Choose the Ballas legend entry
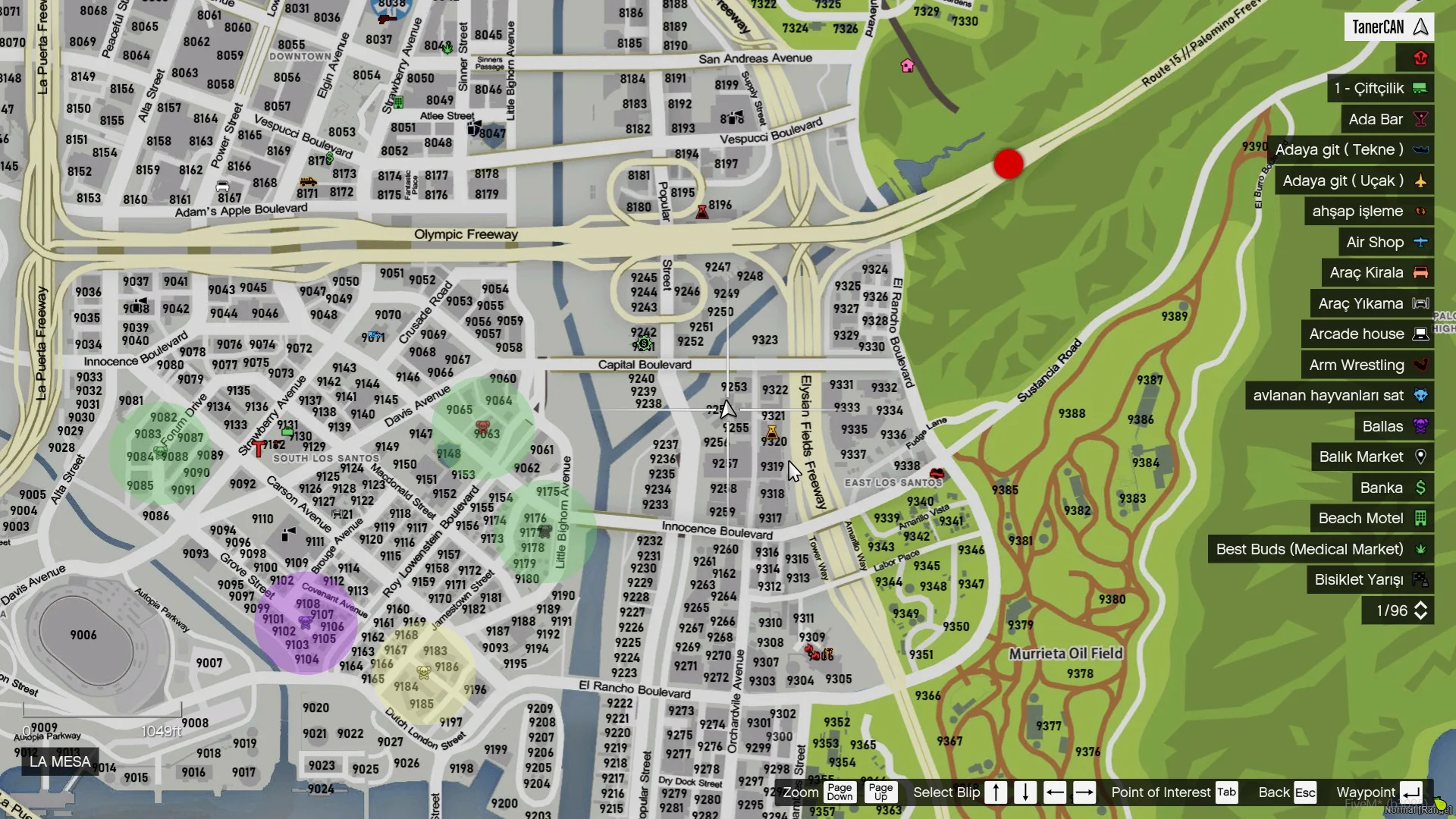This screenshot has width=1456, height=819. click(x=1393, y=426)
